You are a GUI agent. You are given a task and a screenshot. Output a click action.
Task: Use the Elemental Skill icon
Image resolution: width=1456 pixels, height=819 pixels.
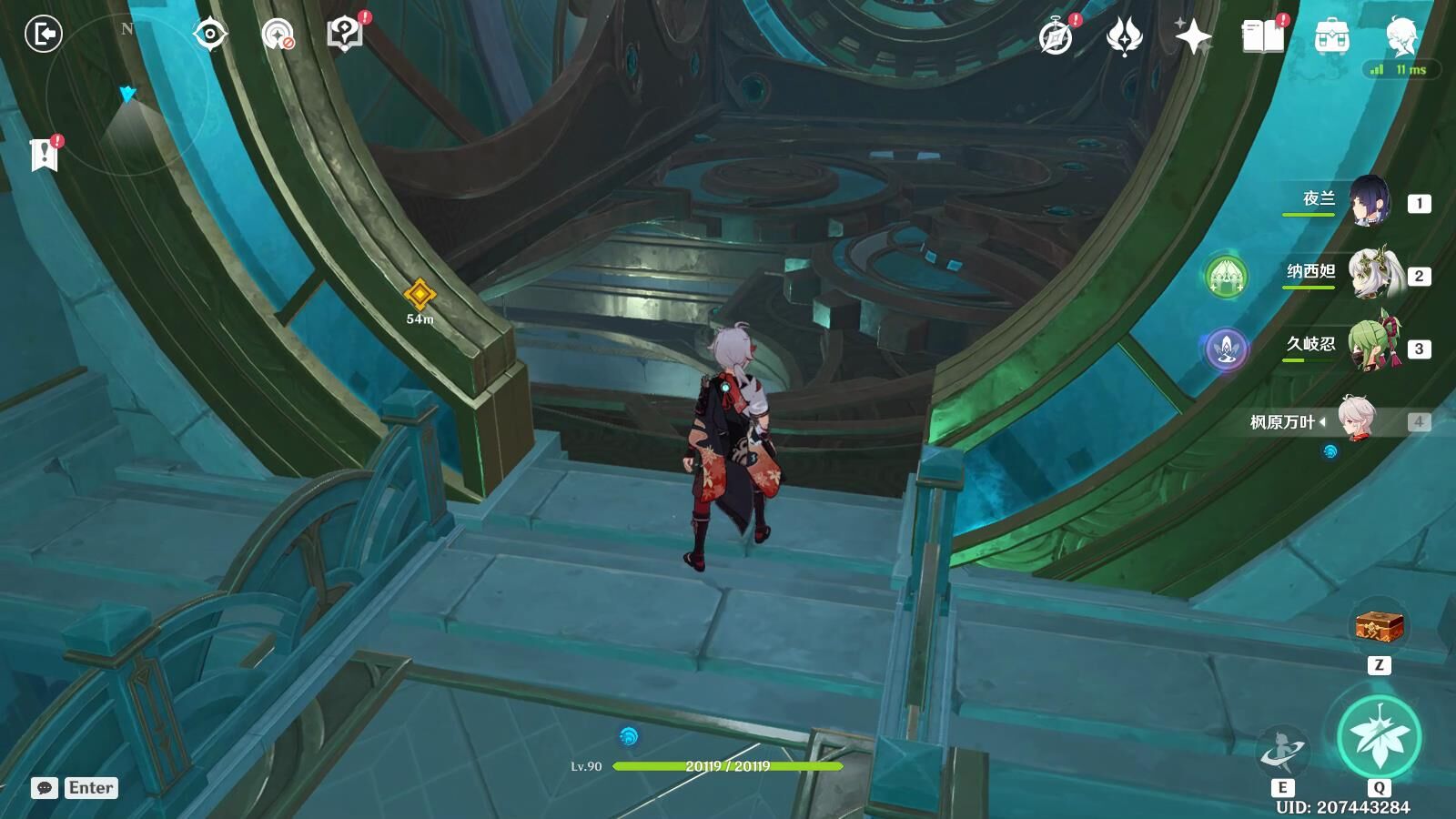click(1281, 753)
